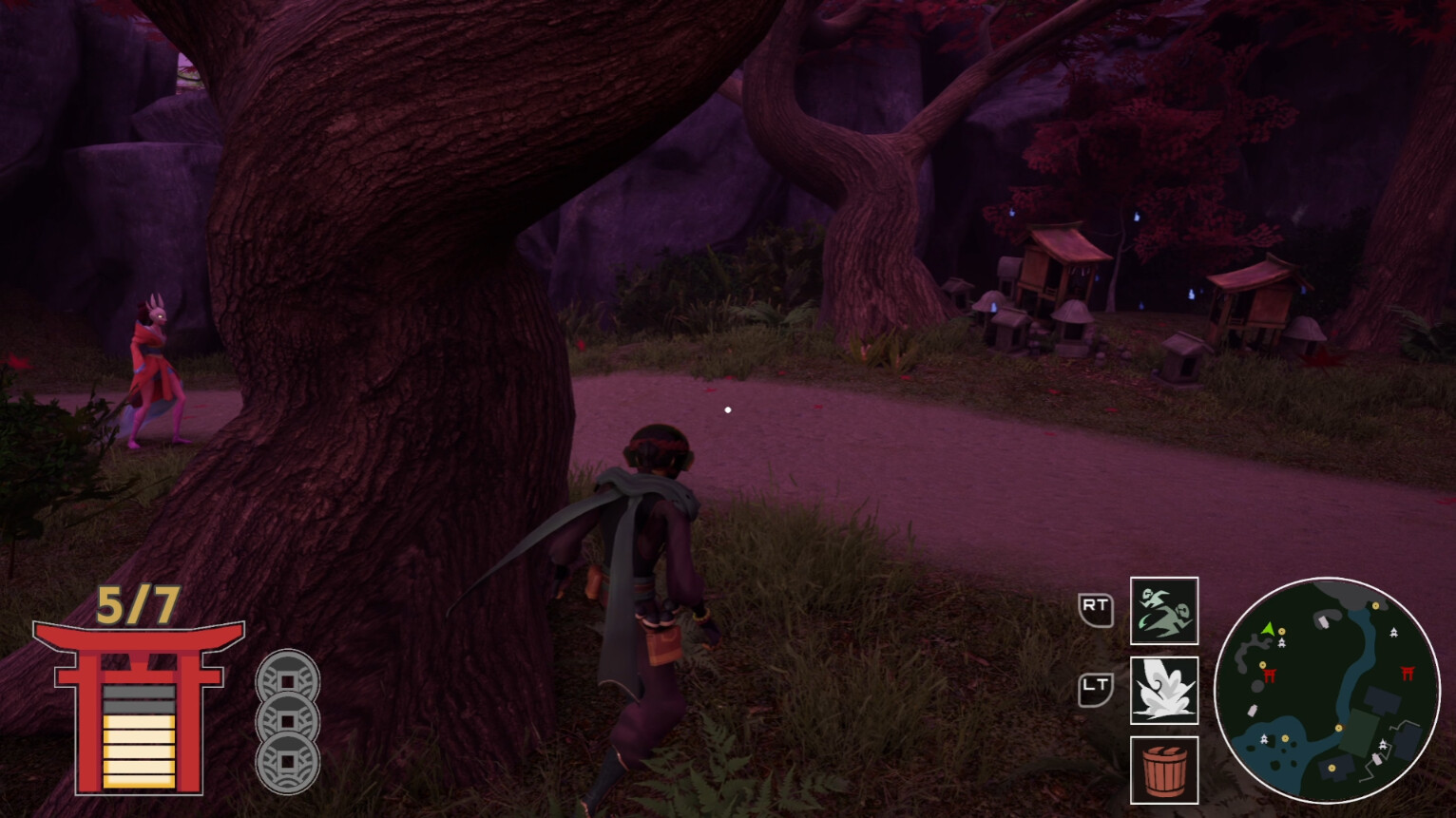Select the bottom-left pagoda marker on minimap
The width and height of the screenshot is (1456, 818).
click(x=1264, y=738)
